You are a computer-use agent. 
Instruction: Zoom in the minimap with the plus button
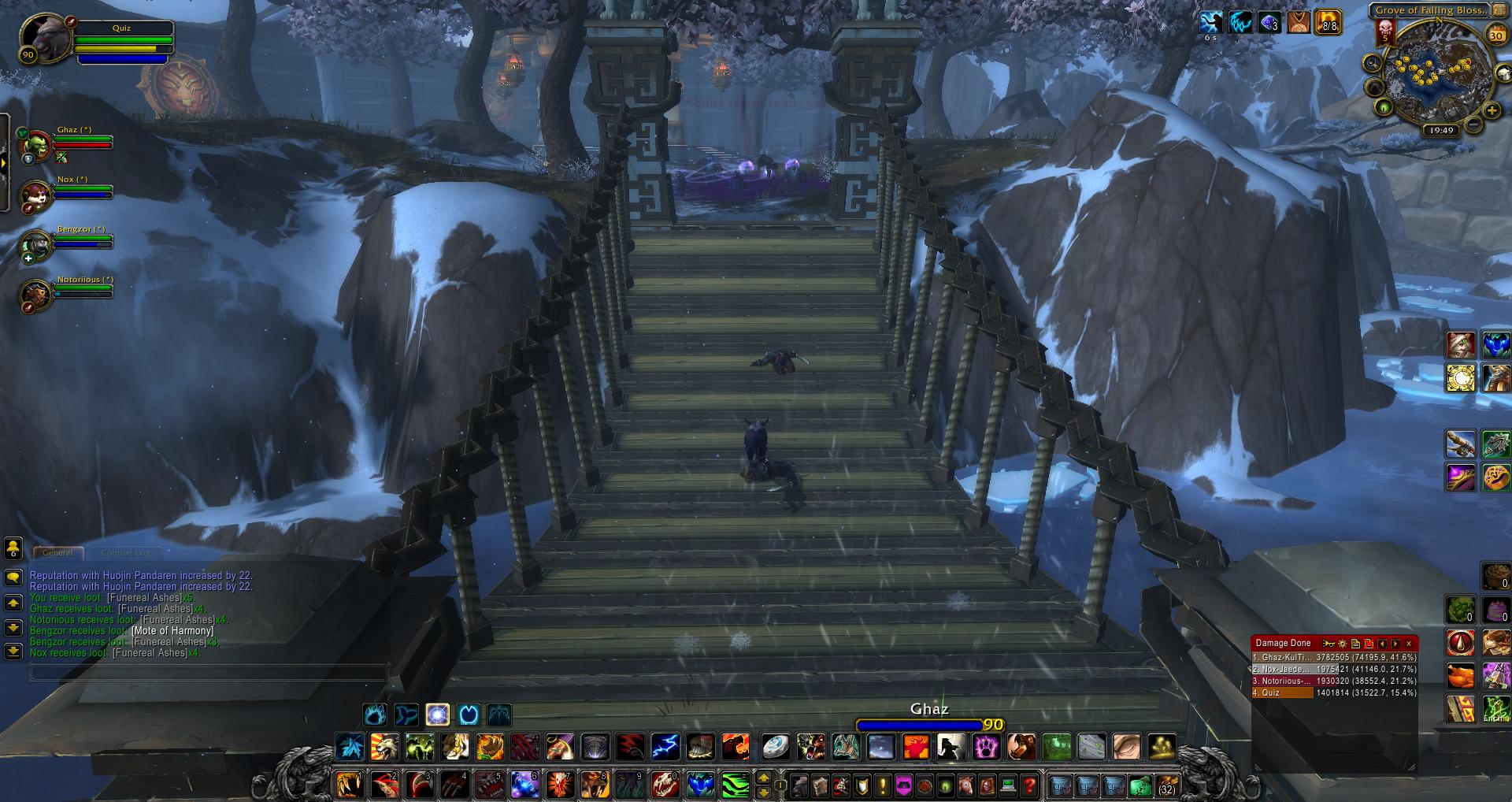tap(1492, 111)
